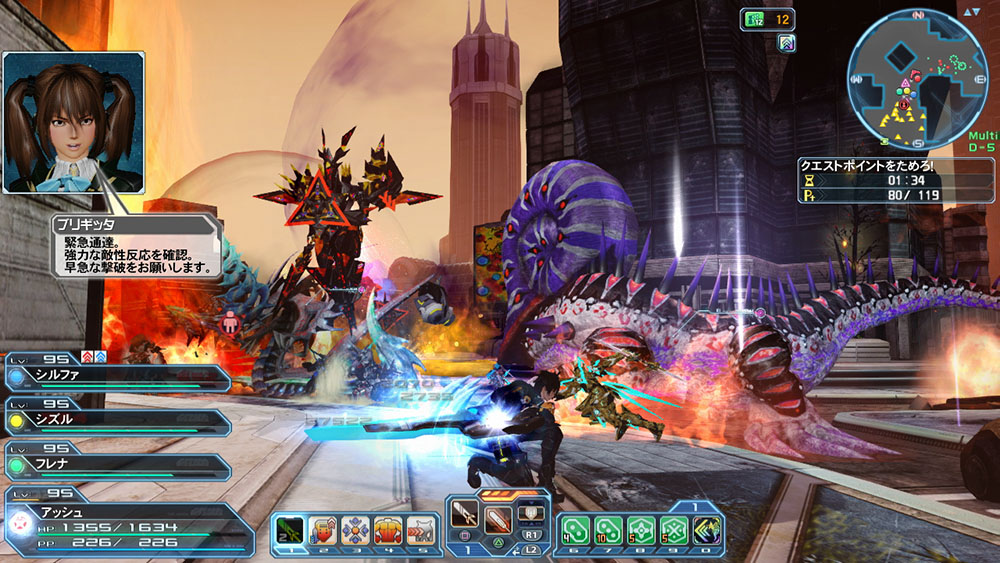Activate the red-arrow dash skill in slot 5
Screen dimensions: 1000x563
tap(421, 528)
